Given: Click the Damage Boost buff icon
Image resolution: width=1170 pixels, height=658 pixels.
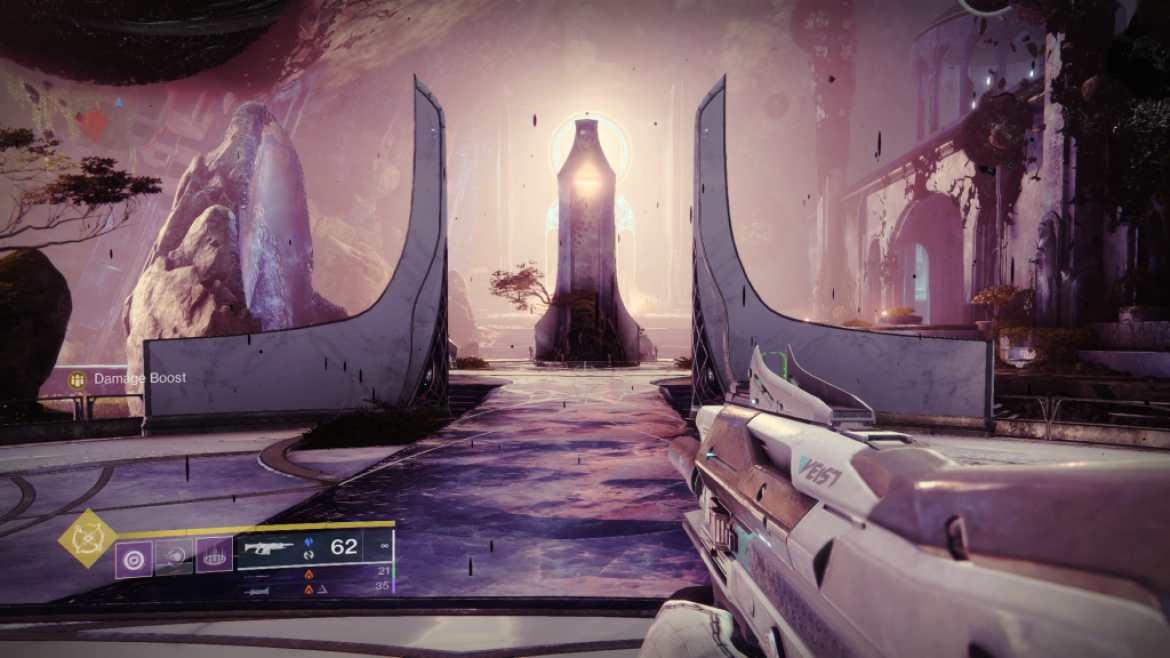Looking at the screenshot, I should [77, 379].
